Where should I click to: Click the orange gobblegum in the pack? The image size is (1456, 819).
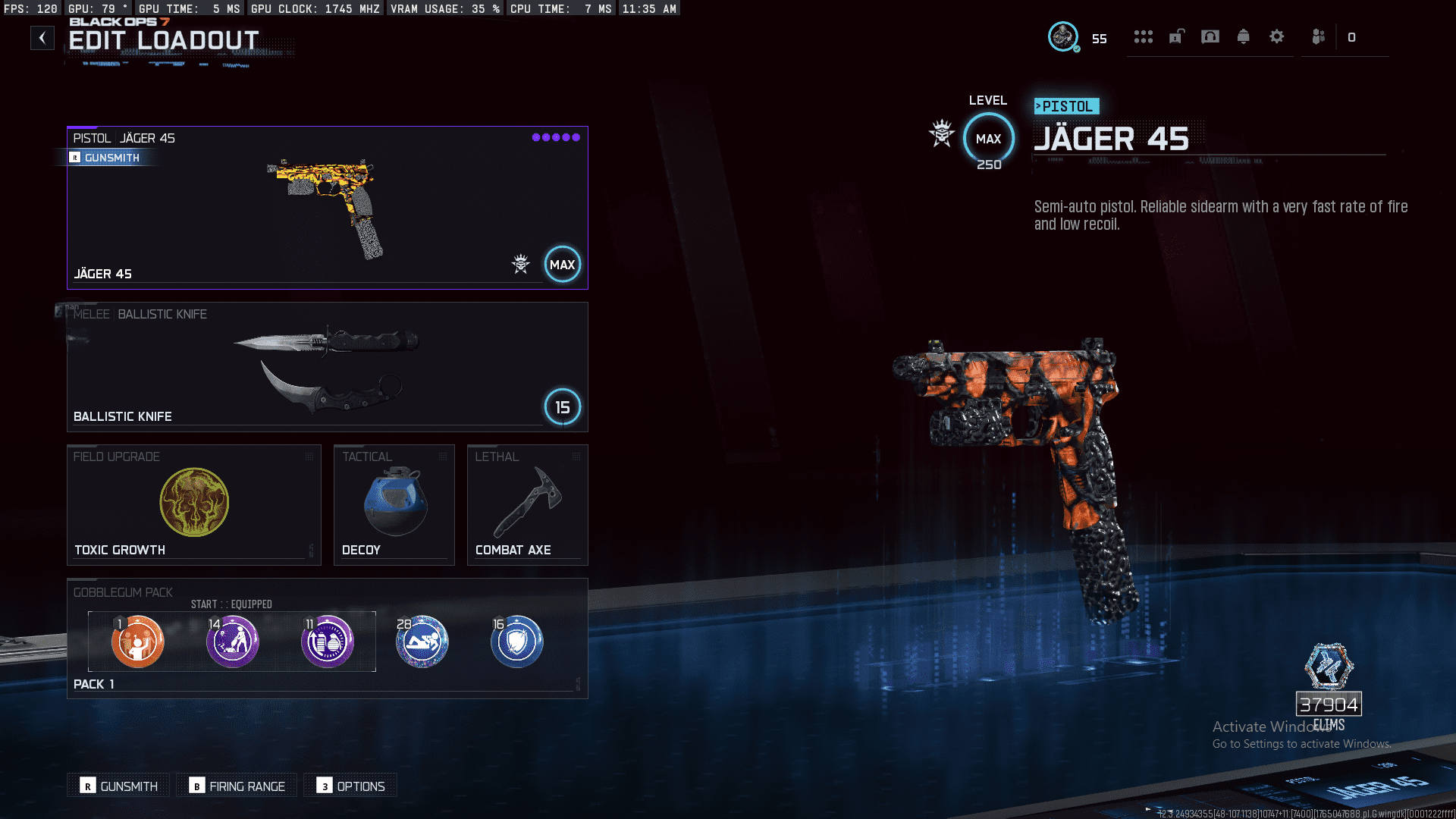[x=137, y=642]
